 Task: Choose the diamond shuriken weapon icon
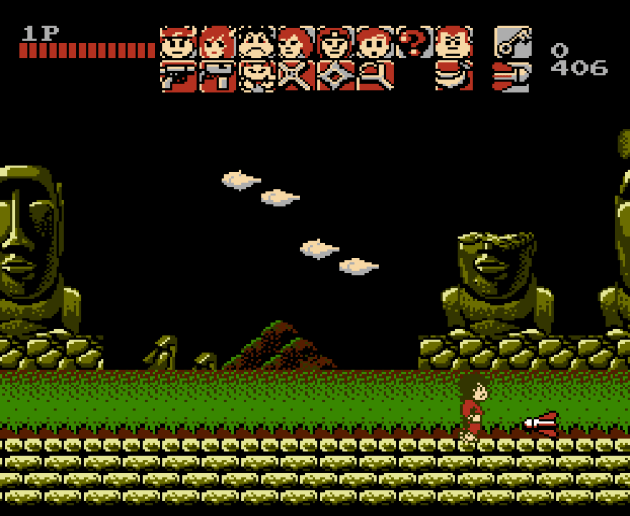click(334, 76)
